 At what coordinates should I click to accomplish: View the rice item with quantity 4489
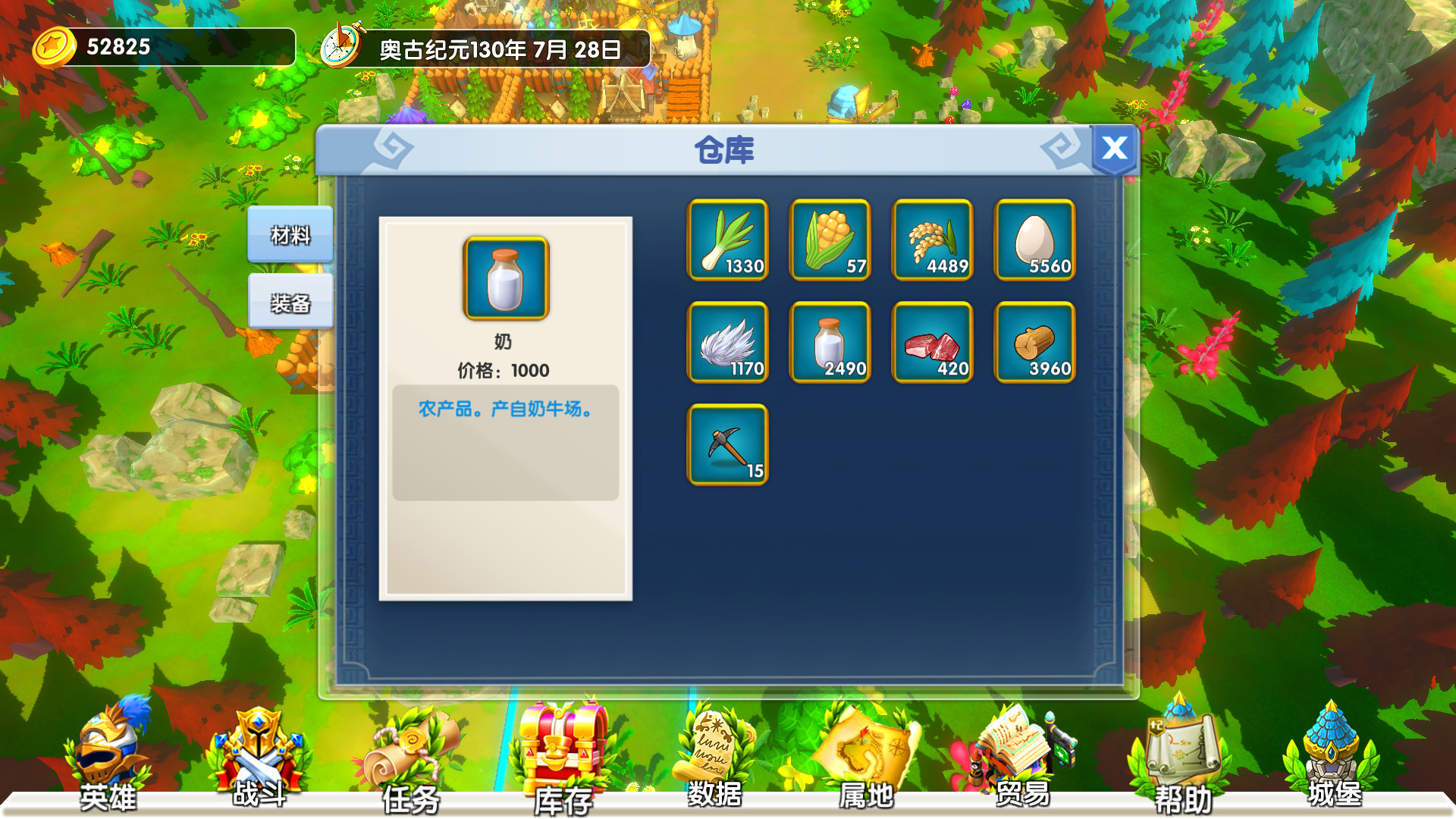[x=932, y=240]
